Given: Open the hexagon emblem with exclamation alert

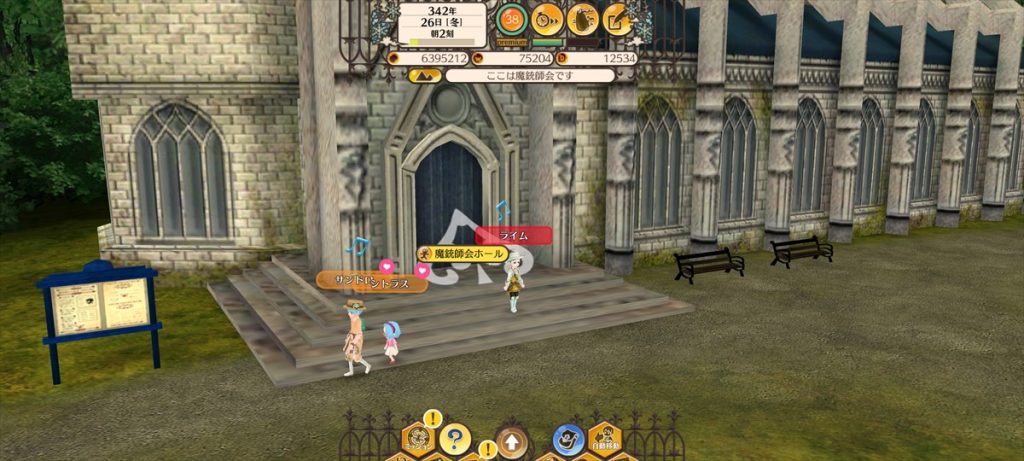Looking at the screenshot, I should coord(418,438).
